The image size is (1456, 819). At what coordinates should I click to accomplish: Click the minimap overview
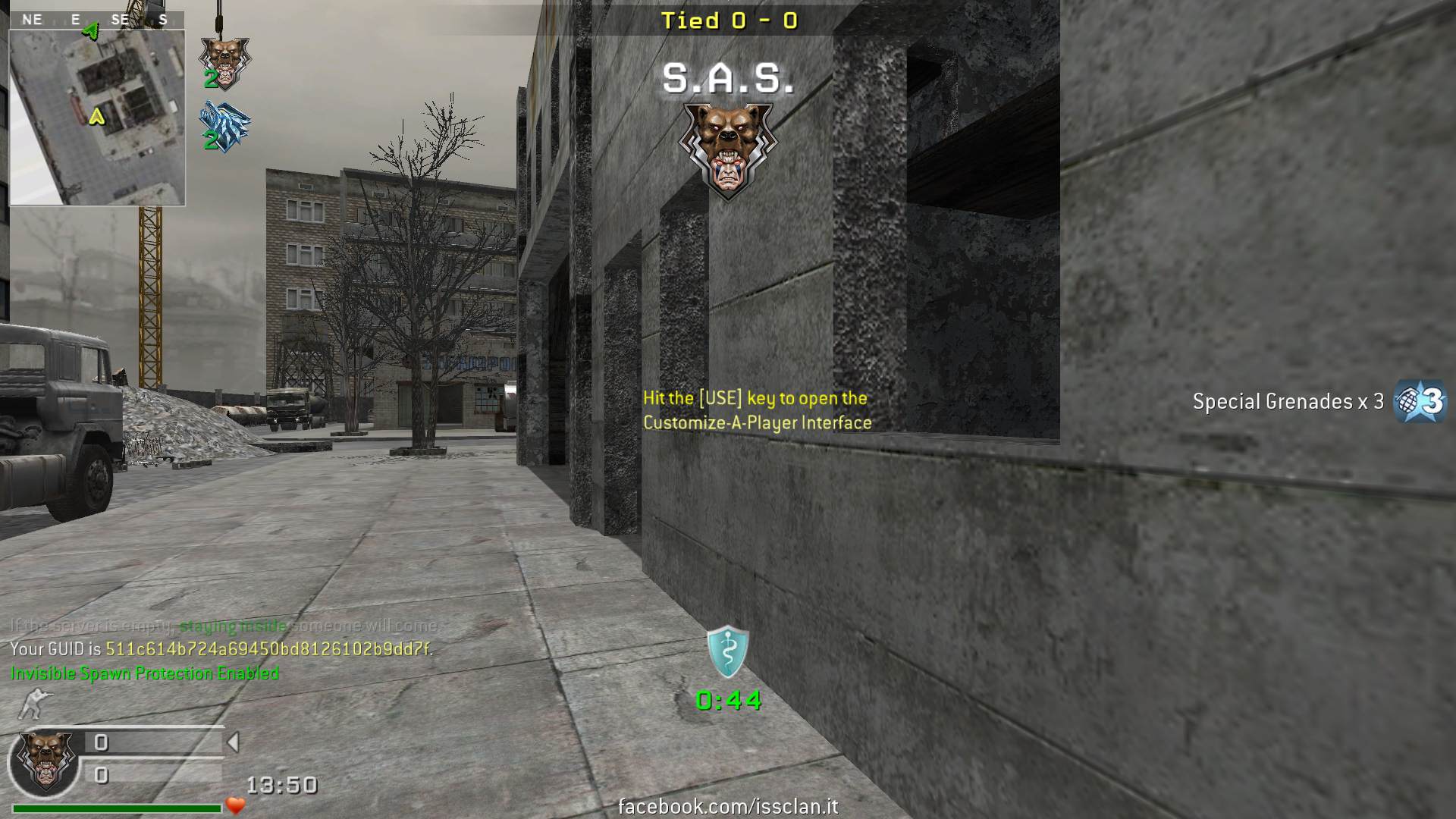[97, 118]
